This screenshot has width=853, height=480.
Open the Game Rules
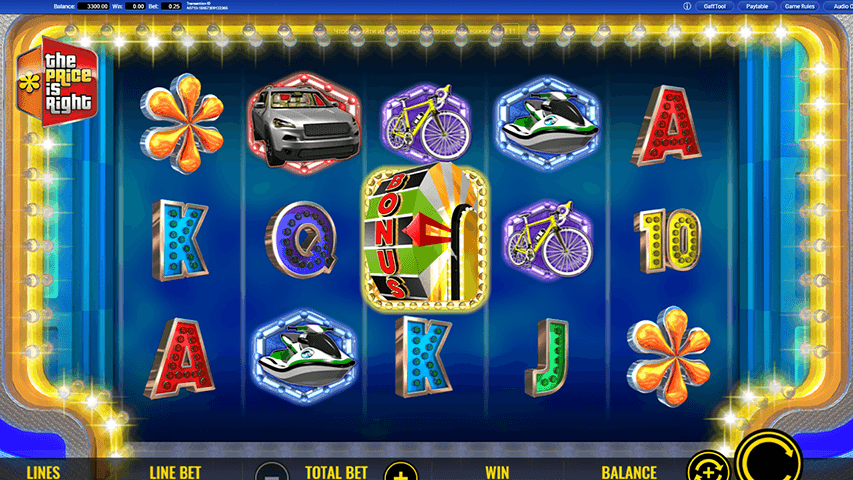(x=800, y=6)
